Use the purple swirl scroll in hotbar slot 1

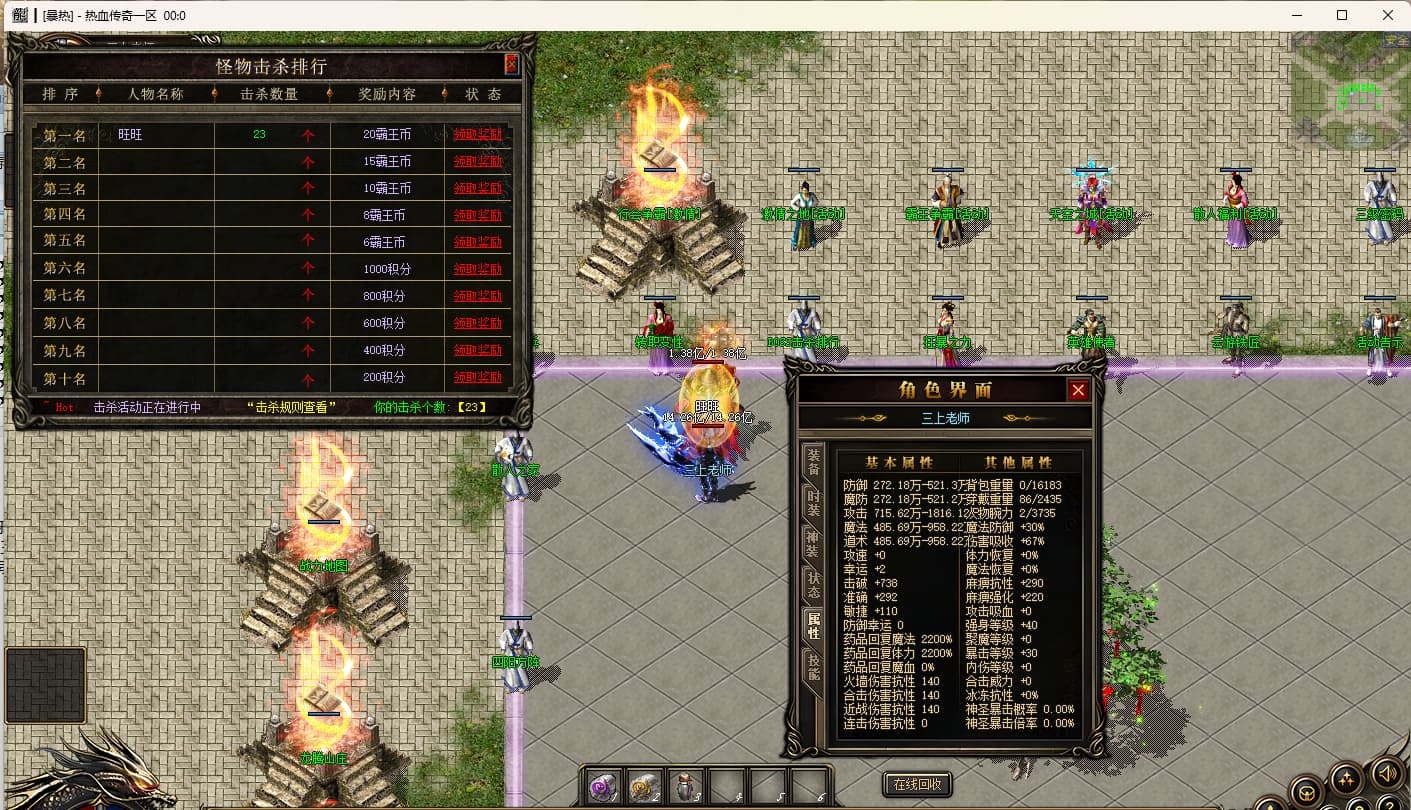(603, 786)
